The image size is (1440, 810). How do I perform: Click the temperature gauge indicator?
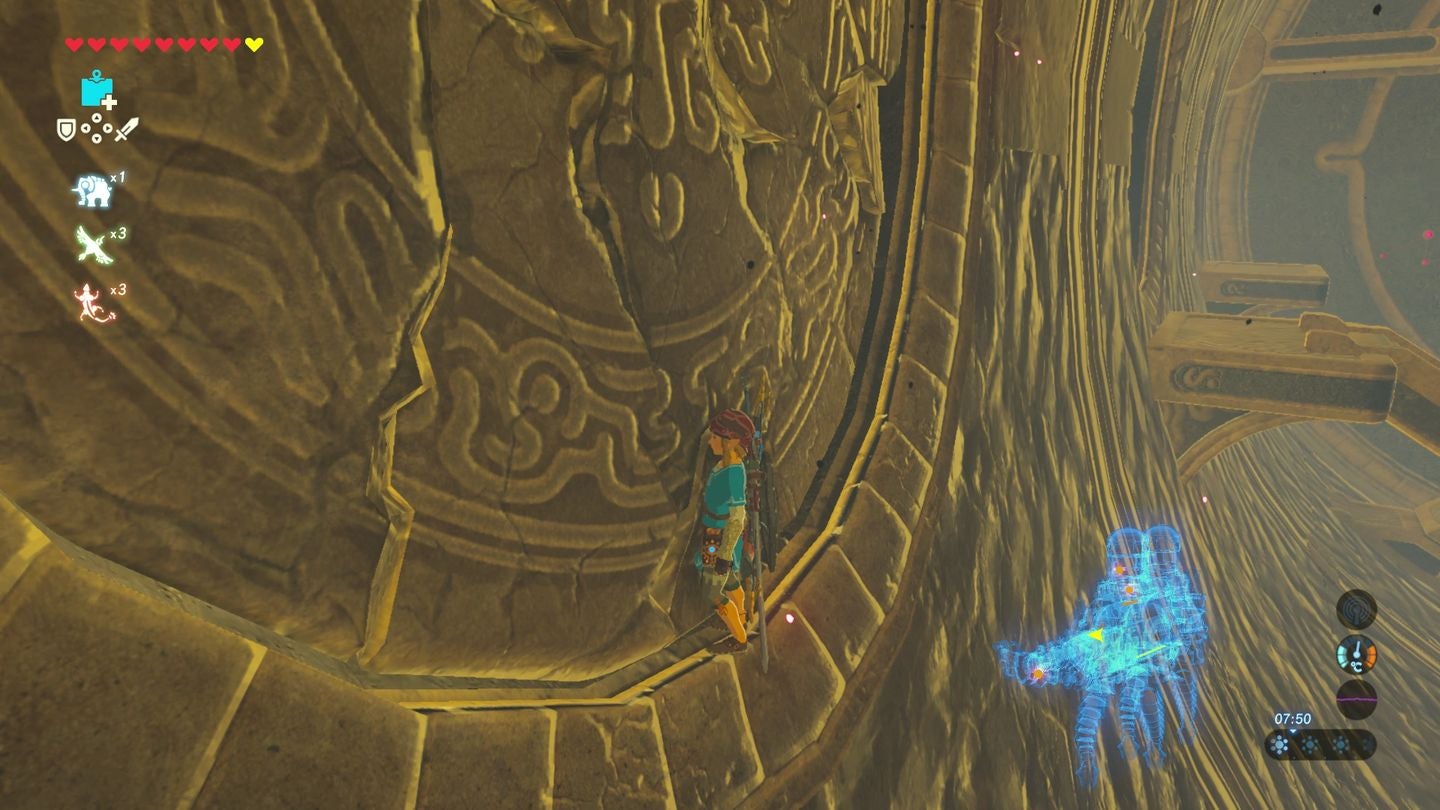click(x=1356, y=653)
